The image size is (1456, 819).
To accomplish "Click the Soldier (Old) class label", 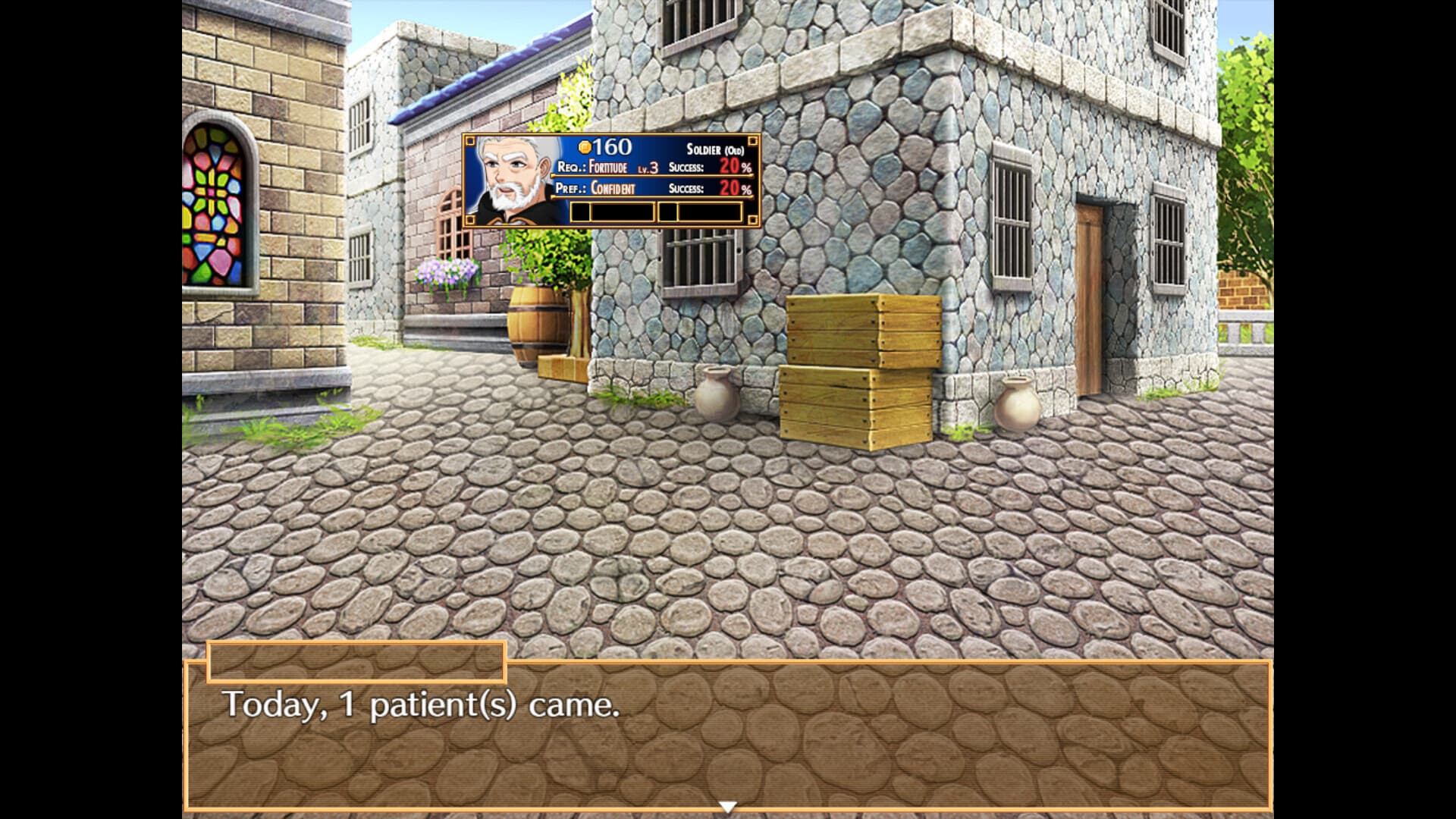I will point(717,150).
